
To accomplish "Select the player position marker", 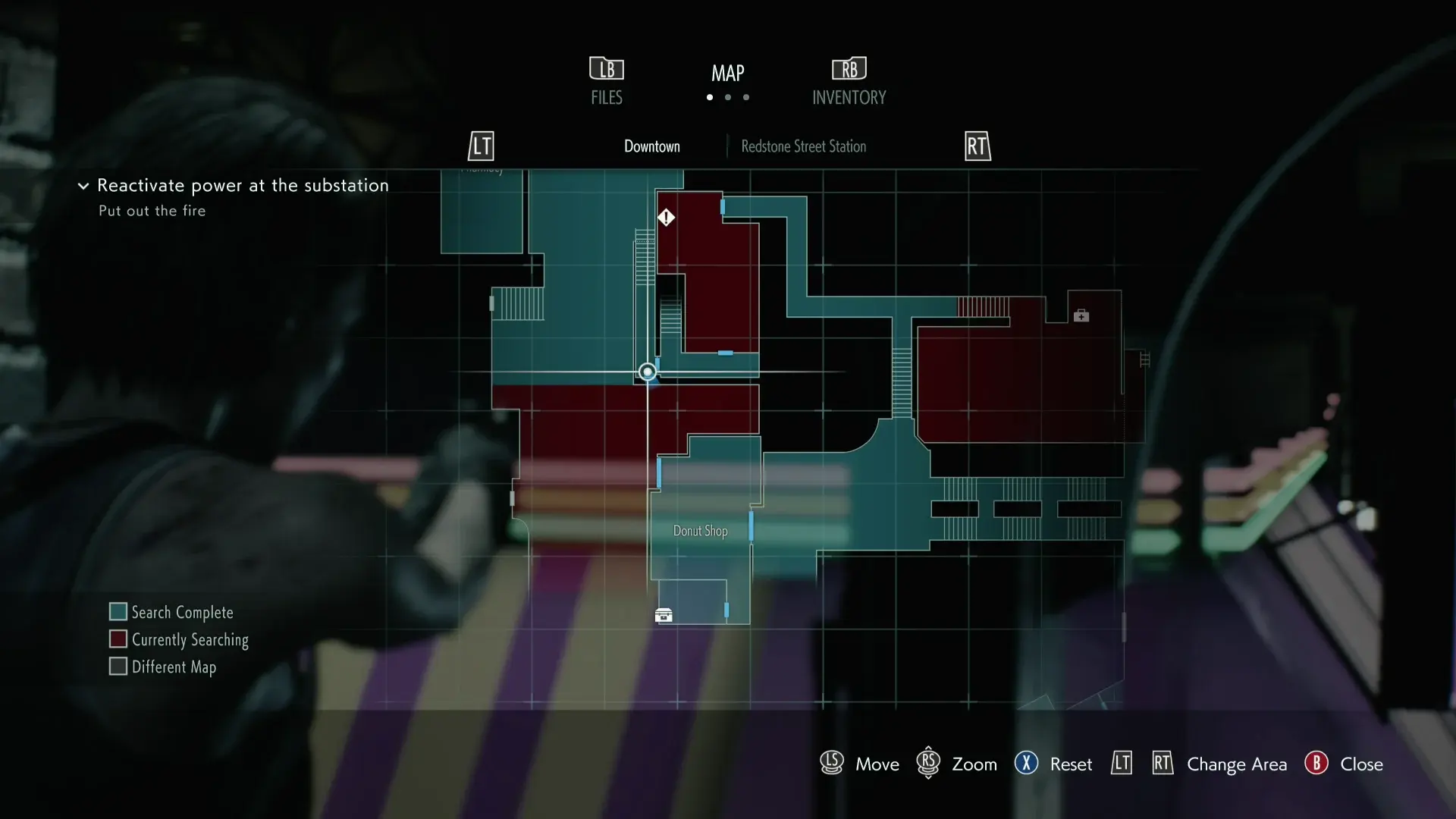I will tap(647, 372).
